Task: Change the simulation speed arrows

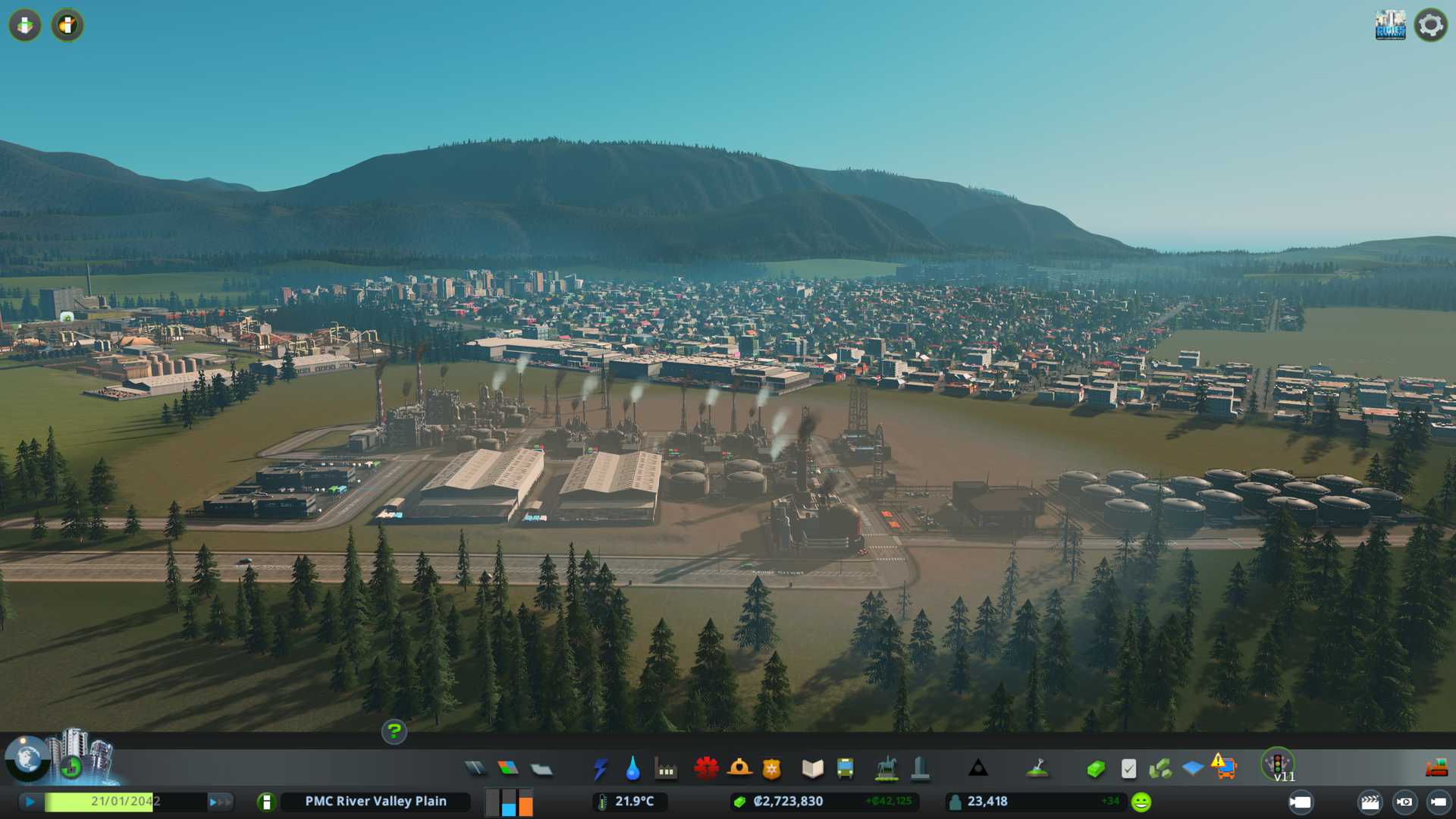Action: point(219,802)
